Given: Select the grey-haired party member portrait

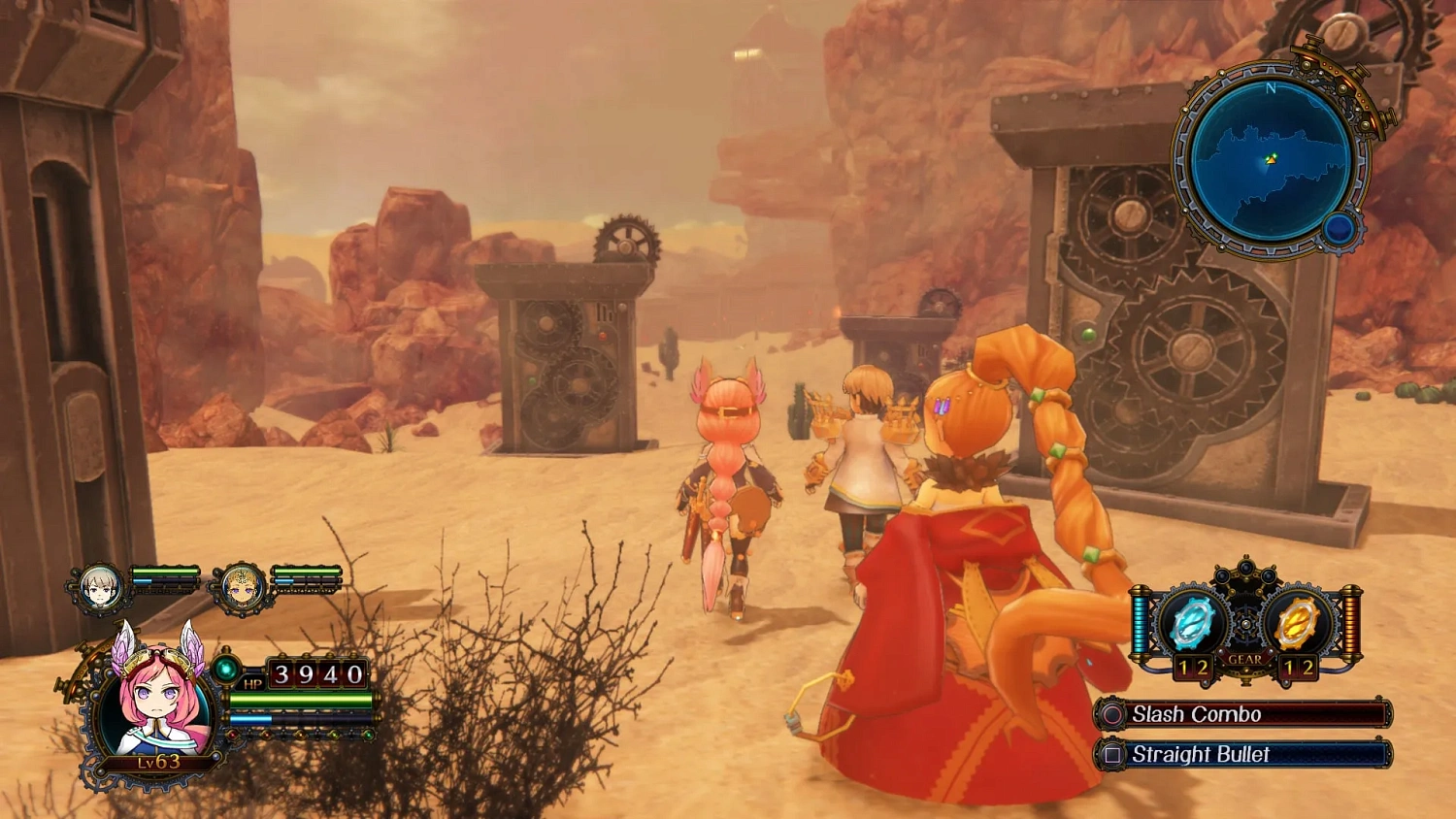Looking at the screenshot, I should click(x=100, y=588).
